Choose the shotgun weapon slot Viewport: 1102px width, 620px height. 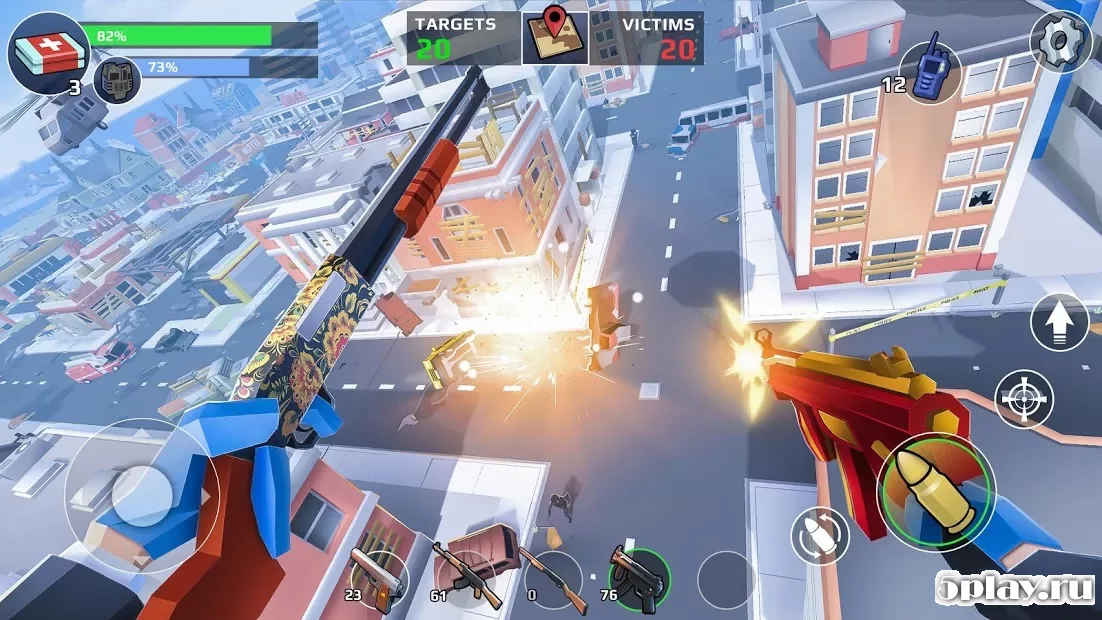tap(553, 576)
